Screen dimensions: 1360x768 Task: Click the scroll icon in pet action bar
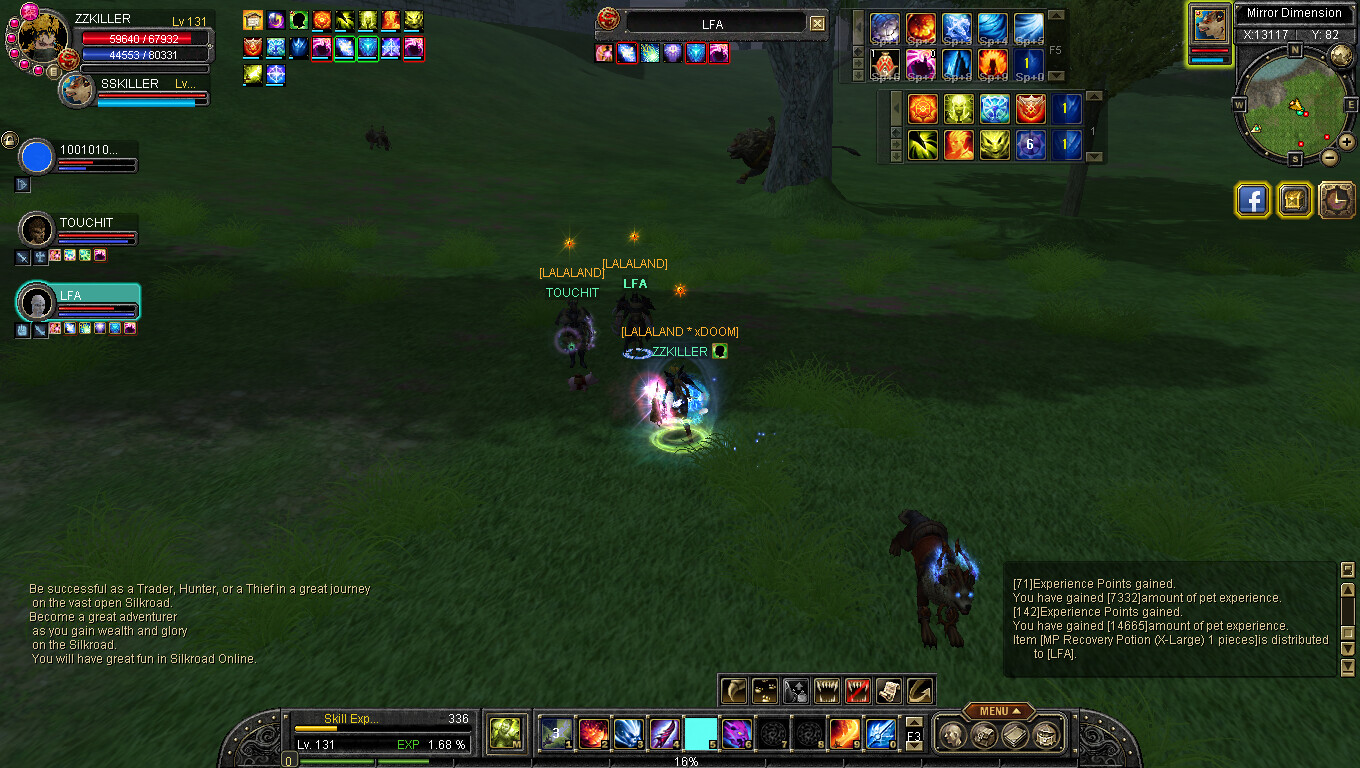(888, 690)
